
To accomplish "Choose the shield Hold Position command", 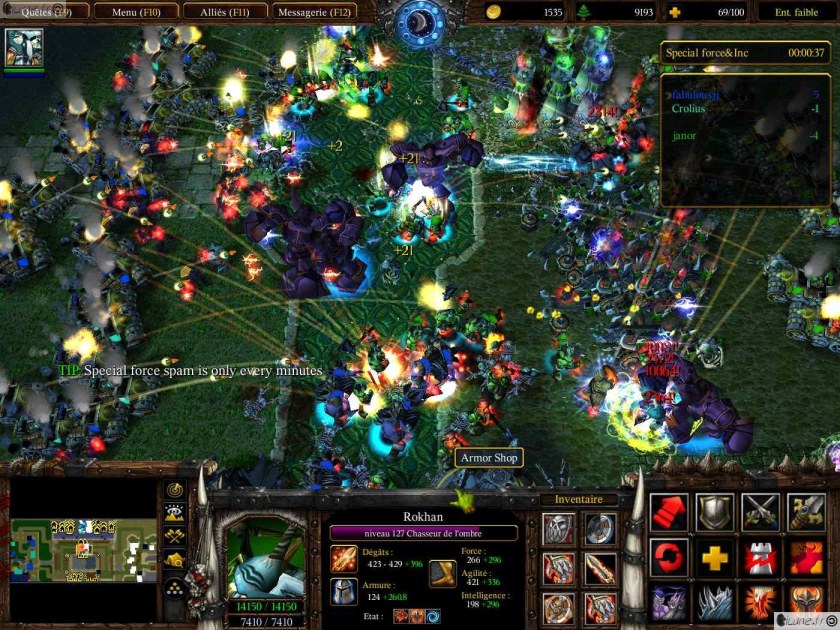I will coord(714,512).
